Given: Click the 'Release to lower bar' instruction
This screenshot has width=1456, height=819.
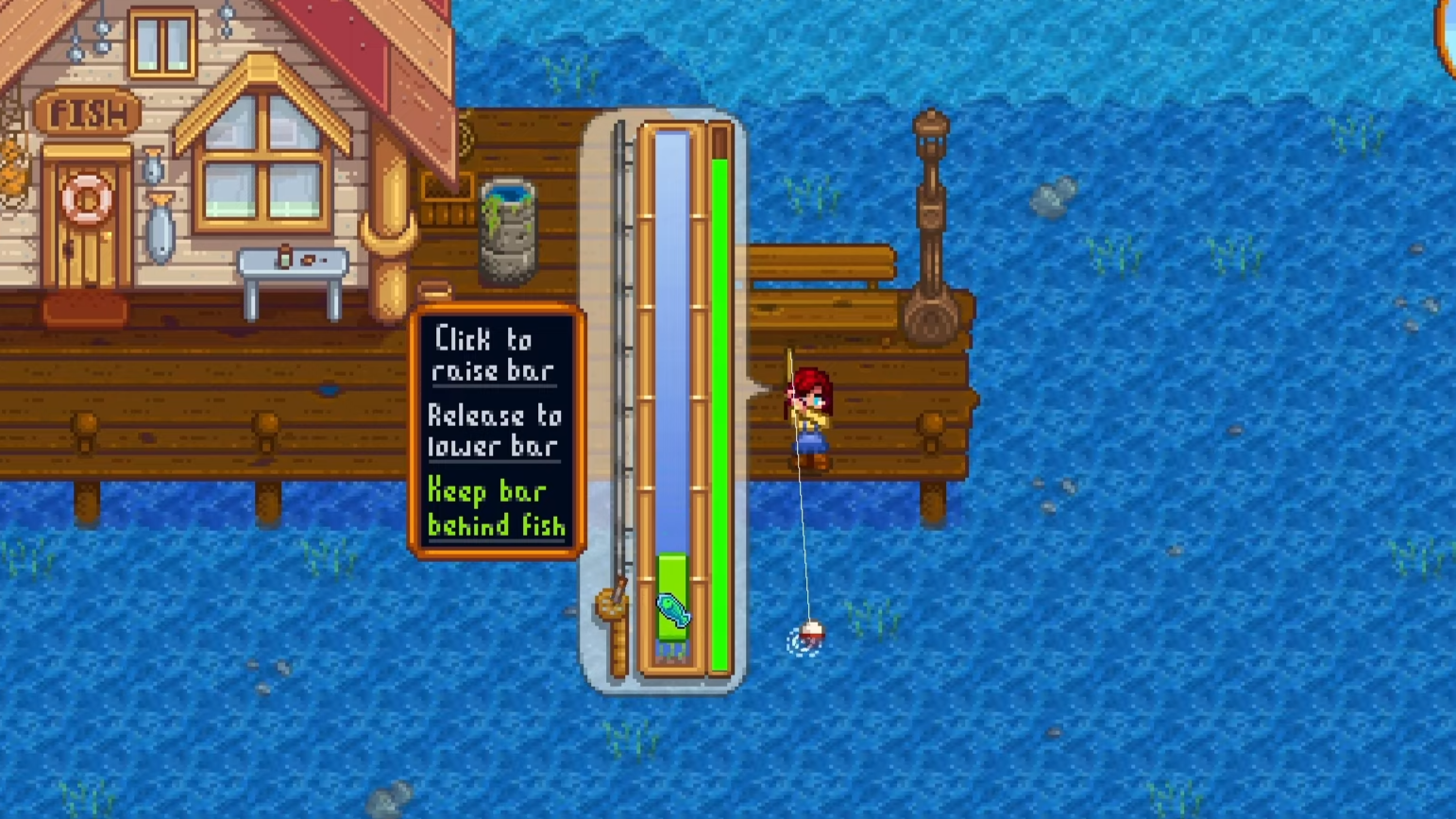Looking at the screenshot, I should pyautogui.click(x=495, y=430).
